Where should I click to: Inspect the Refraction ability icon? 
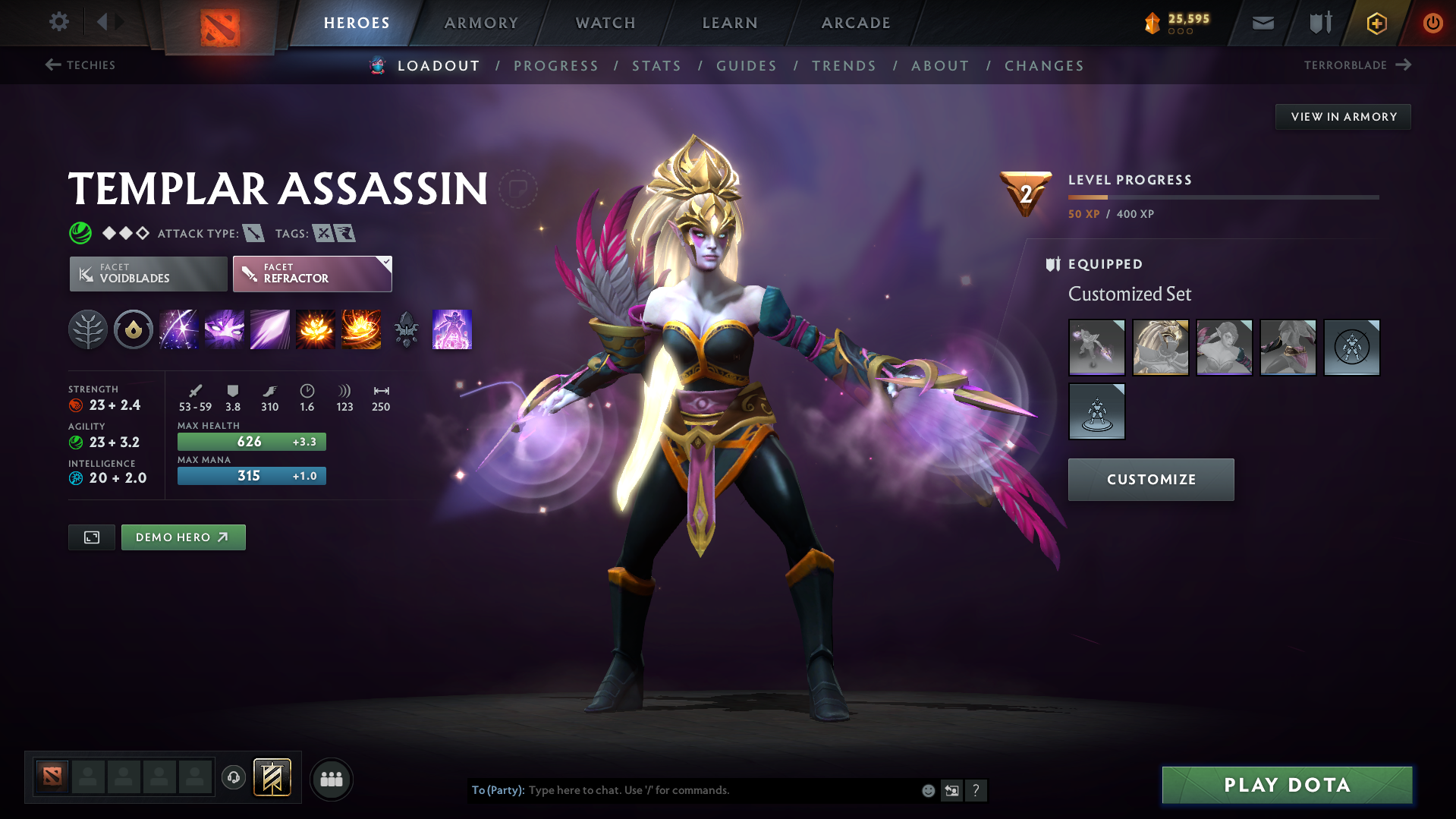[179, 329]
